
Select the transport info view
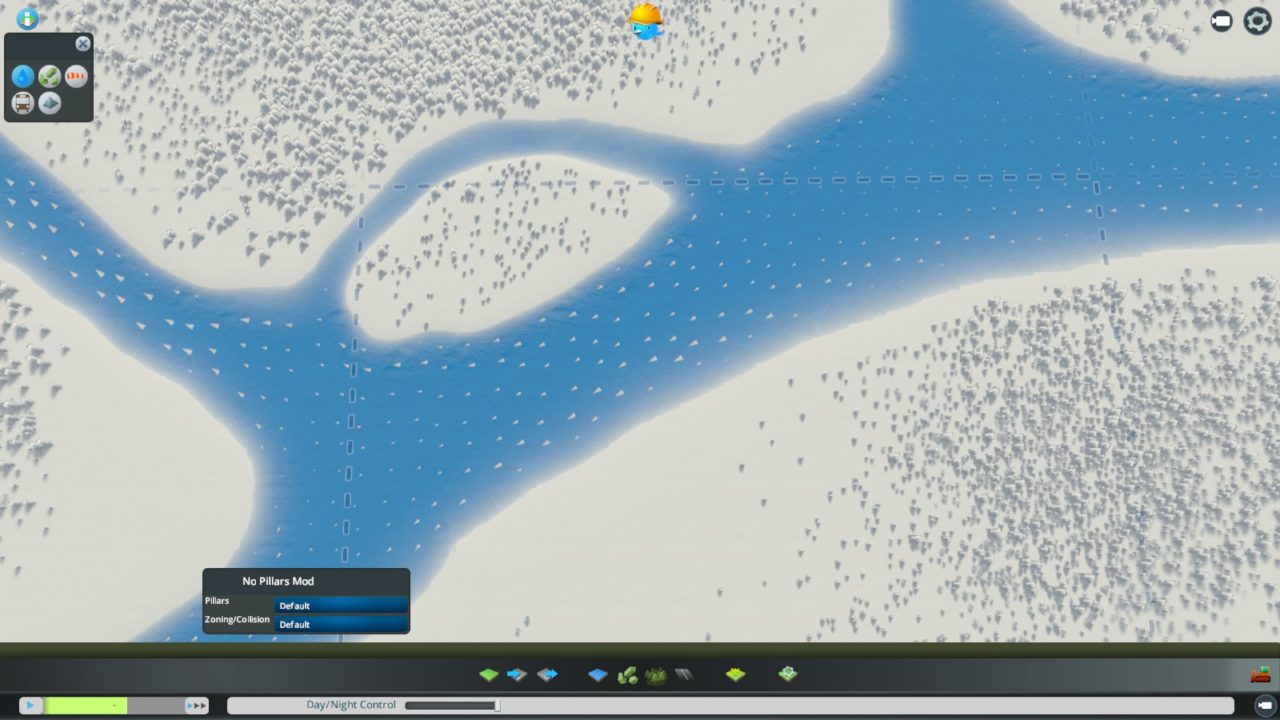tap(23, 103)
